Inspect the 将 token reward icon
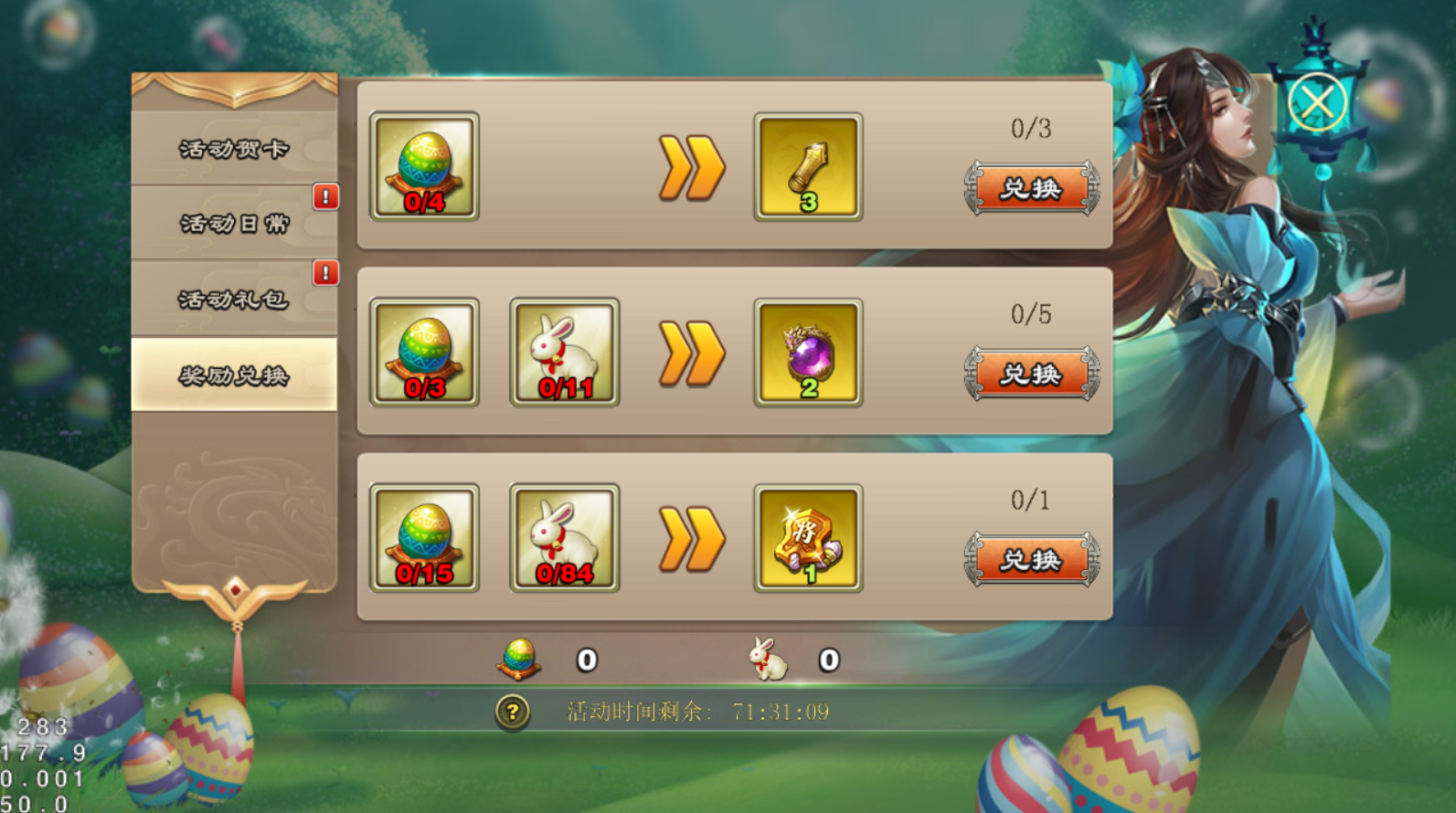Image resolution: width=1456 pixels, height=813 pixels. tap(808, 539)
